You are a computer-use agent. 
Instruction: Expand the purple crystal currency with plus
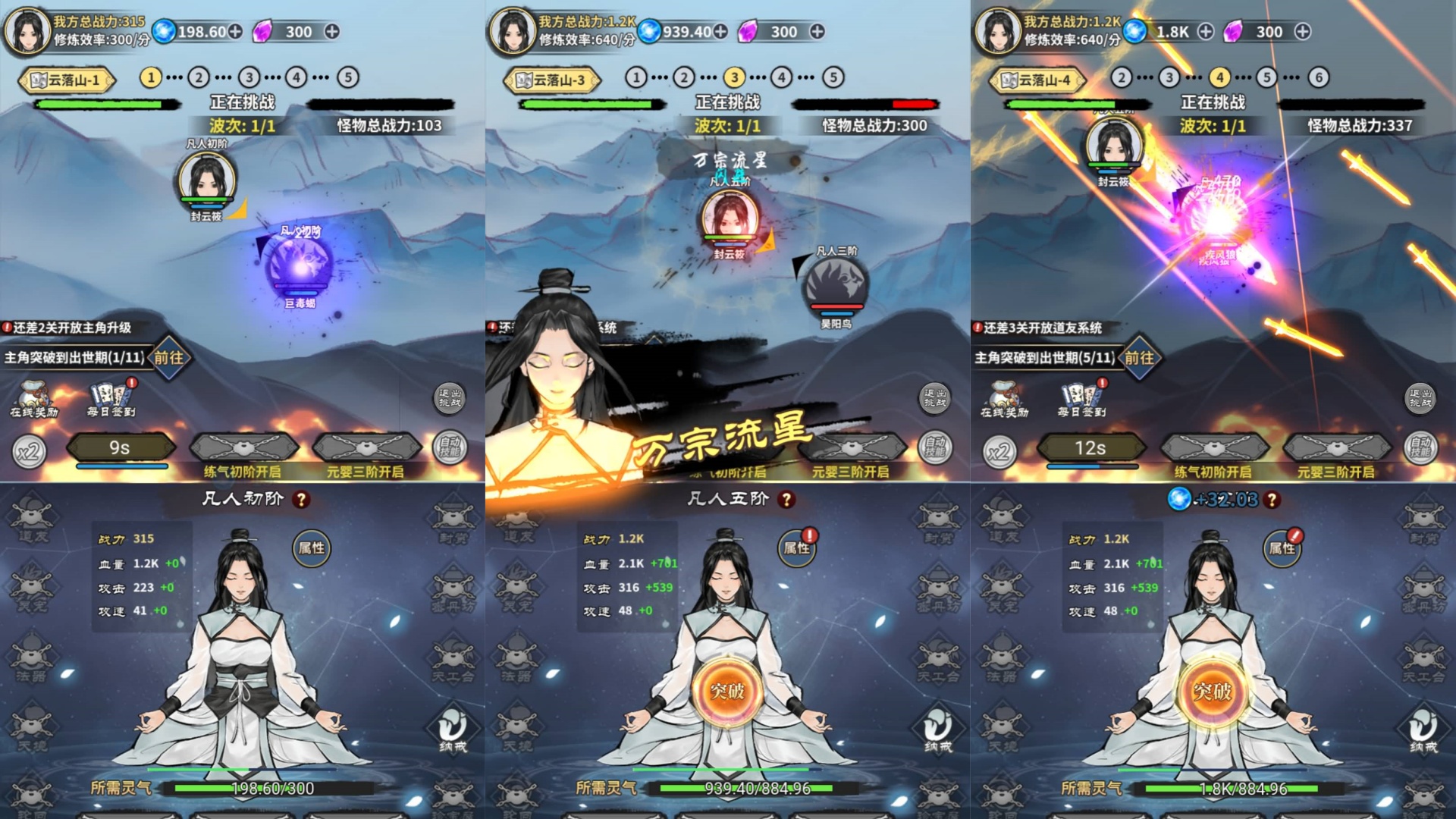332,33
